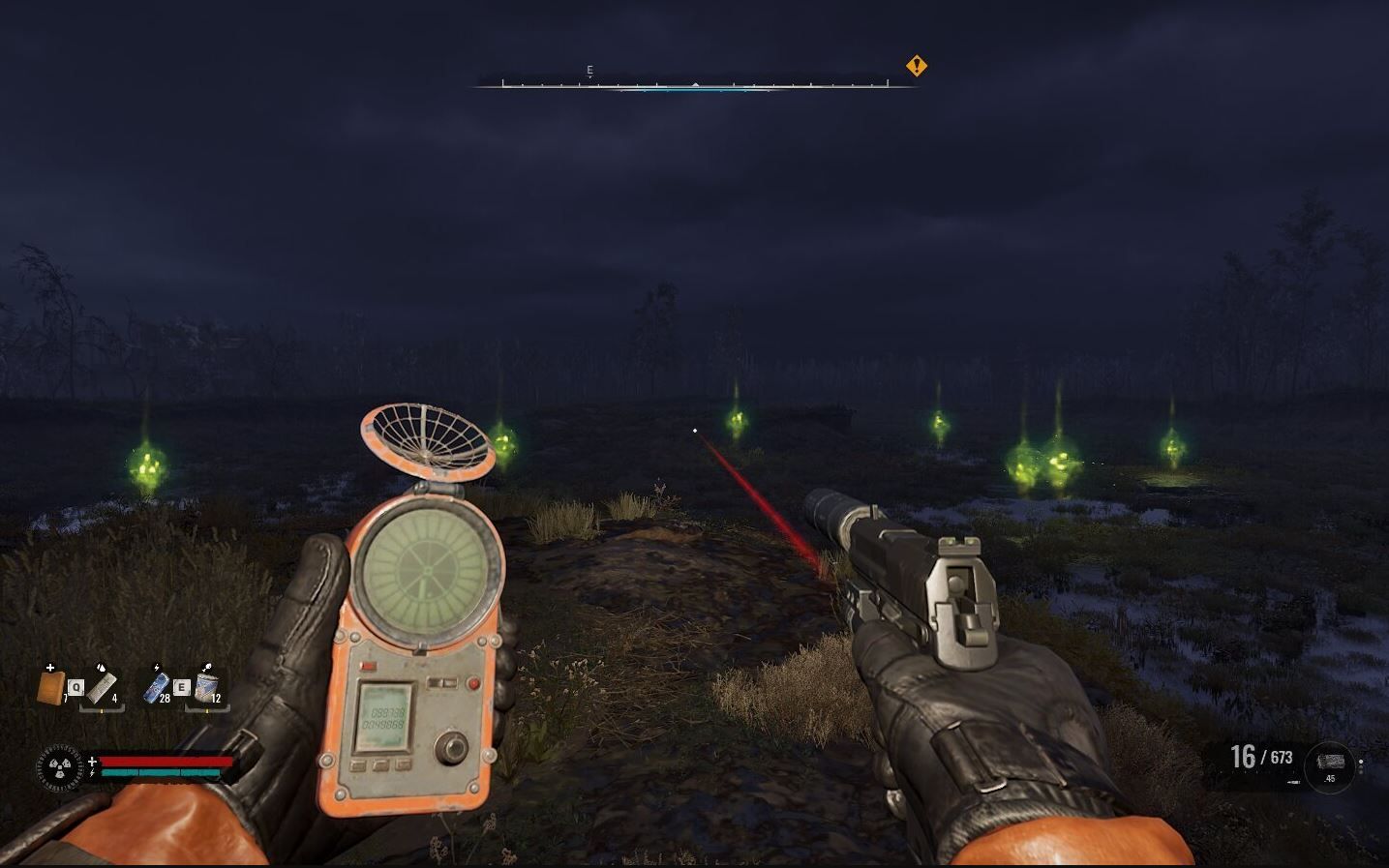This screenshot has height=868, width=1389.
Task: Click the ammo counter showing 16/673
Action: click(1258, 758)
